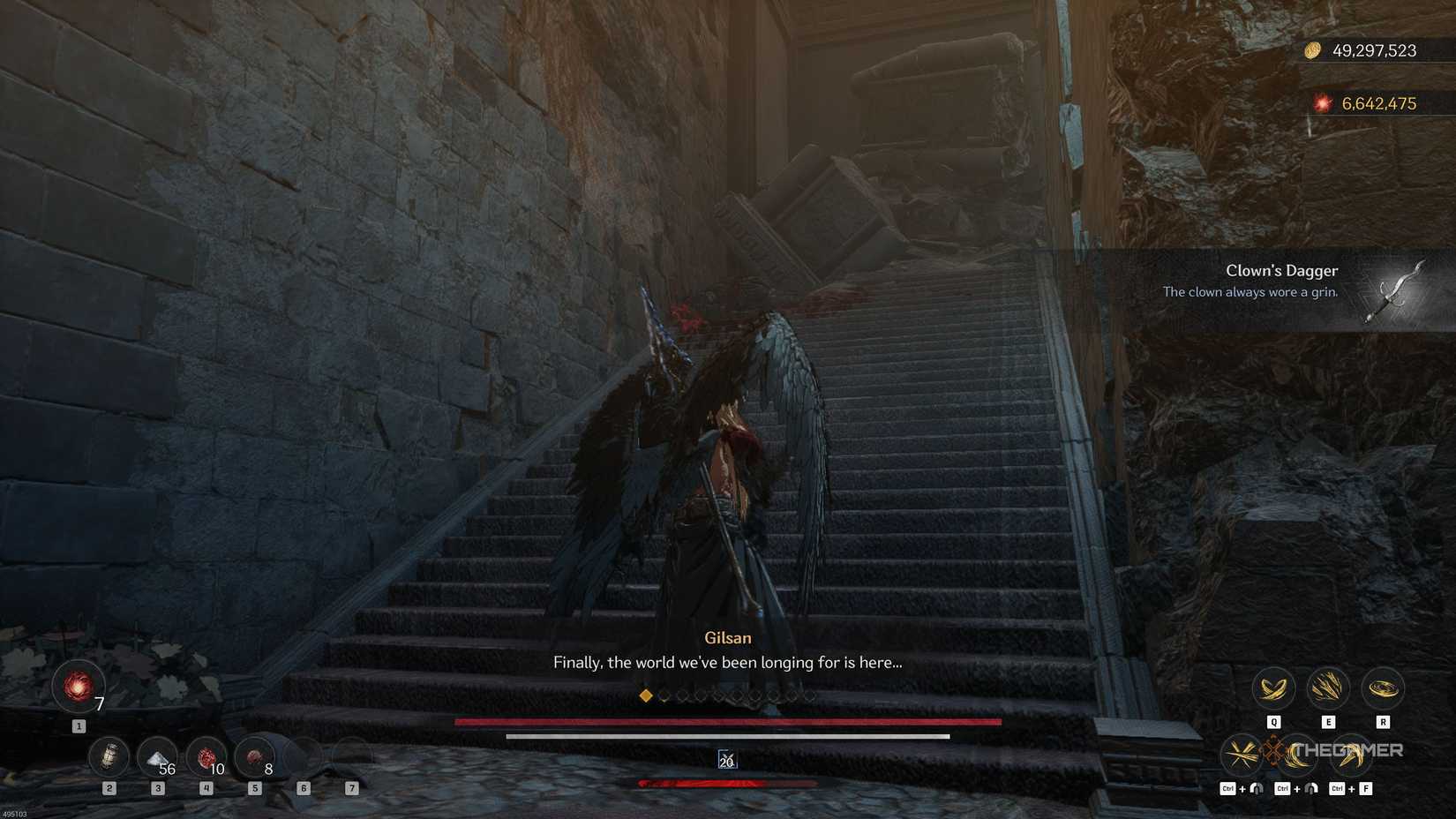Screen dimensions: 1456x819
Task: Open the orange emblem between skill icons
Action: pyautogui.click(x=1273, y=751)
